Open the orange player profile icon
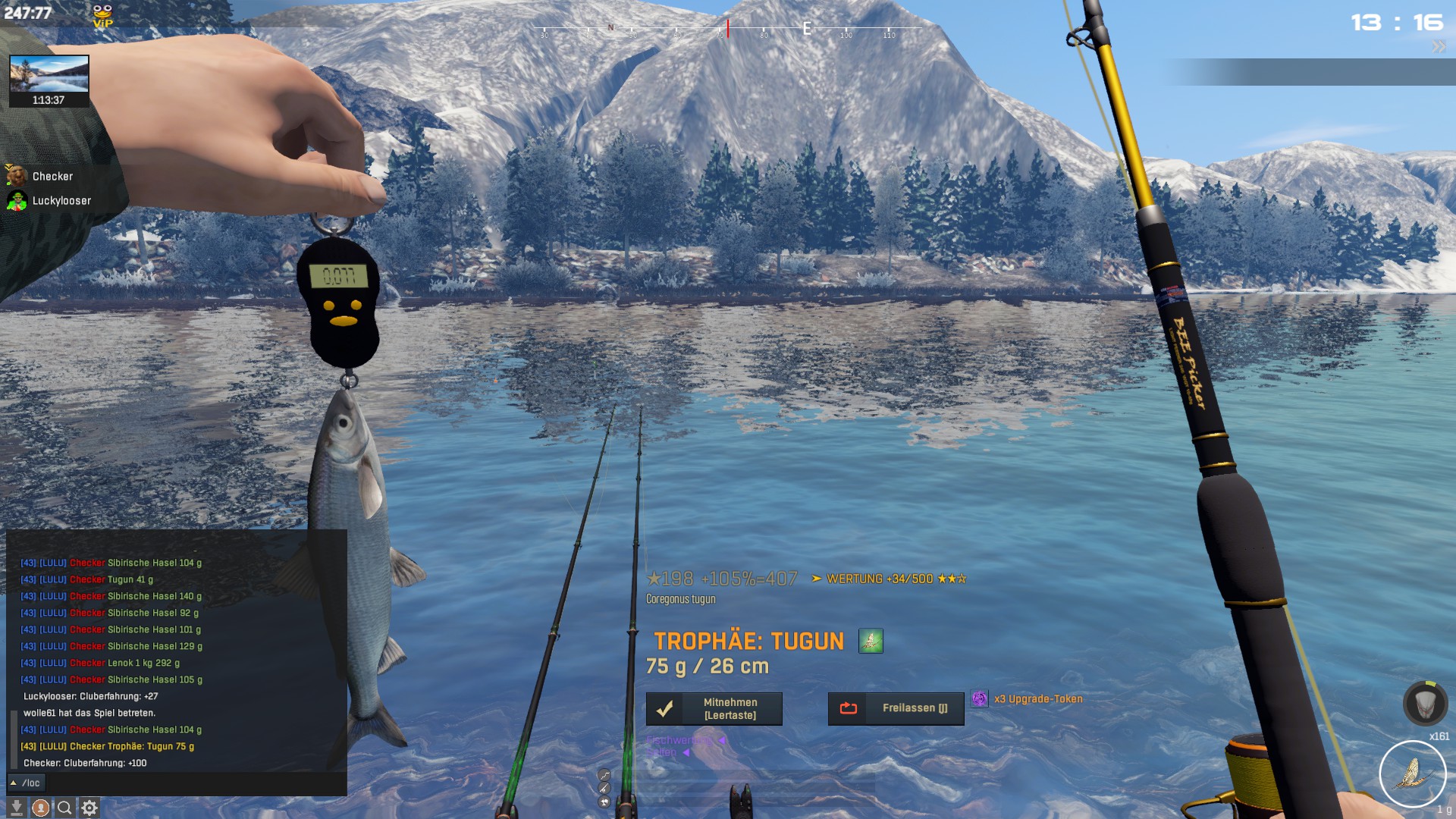 click(x=41, y=808)
